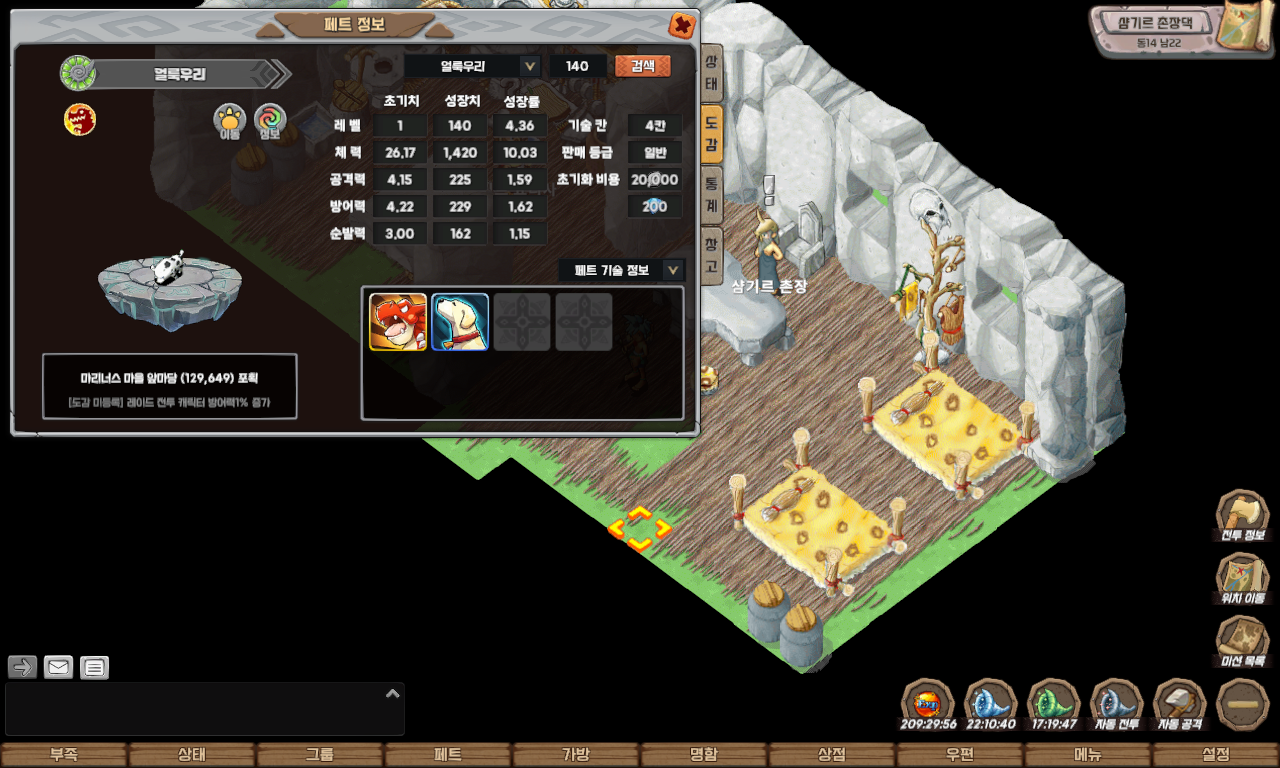Open the 가방 bag menu
1280x768 pixels.
[576, 755]
